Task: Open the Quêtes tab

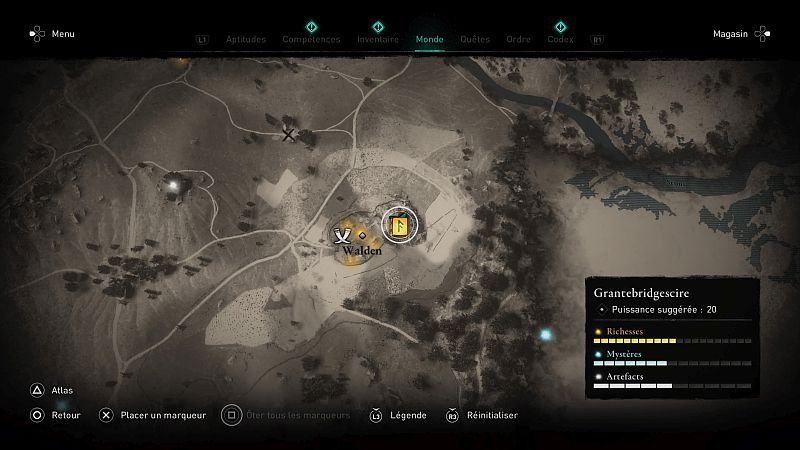Action: coord(475,40)
